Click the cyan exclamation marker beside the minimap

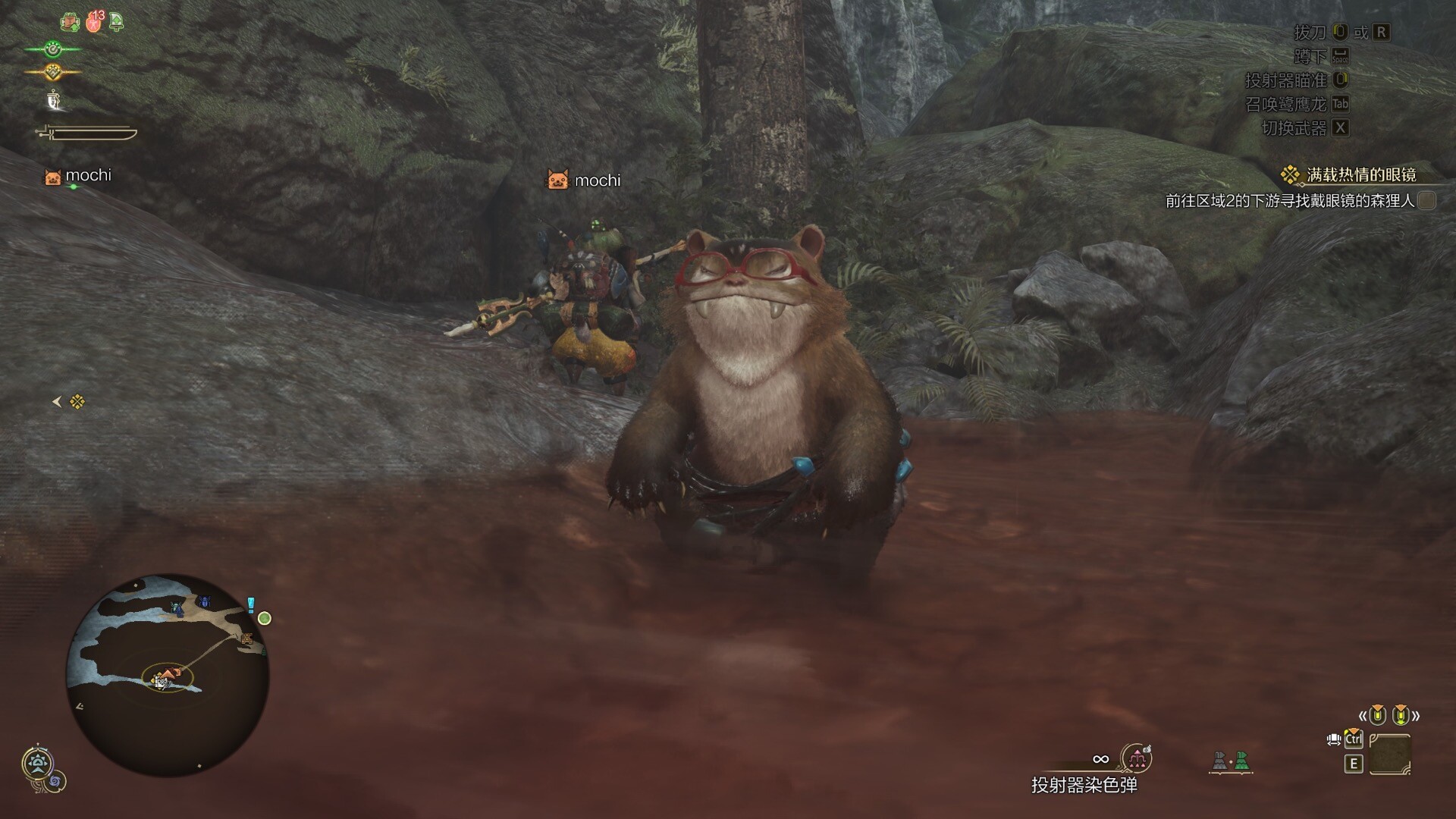tap(251, 604)
